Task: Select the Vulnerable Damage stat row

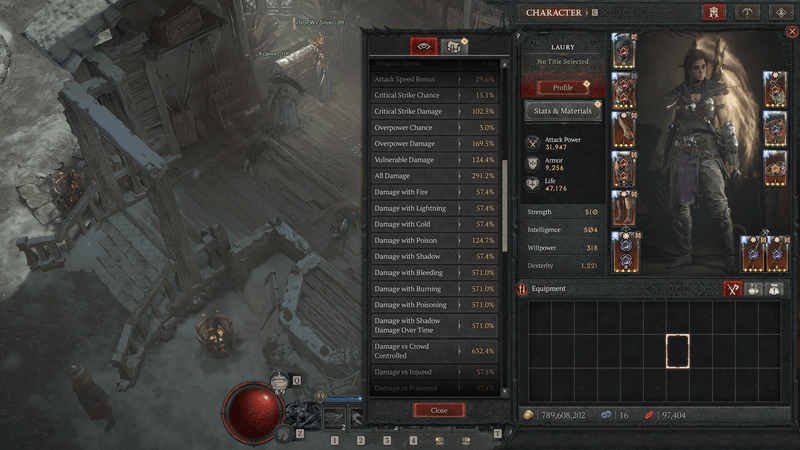Action: pyautogui.click(x=435, y=159)
